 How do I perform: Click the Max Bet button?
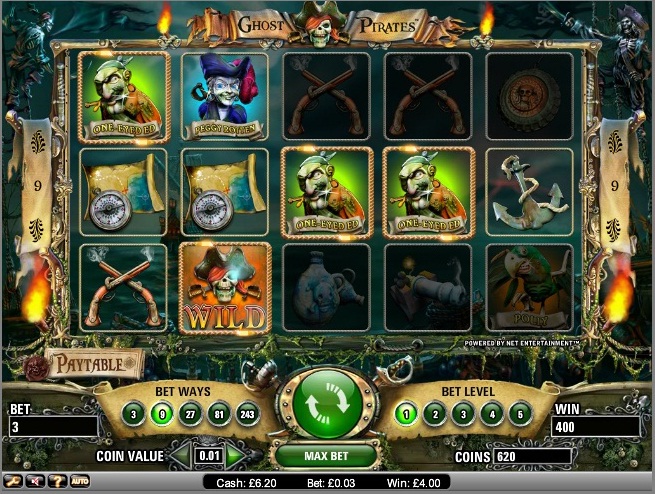327,456
